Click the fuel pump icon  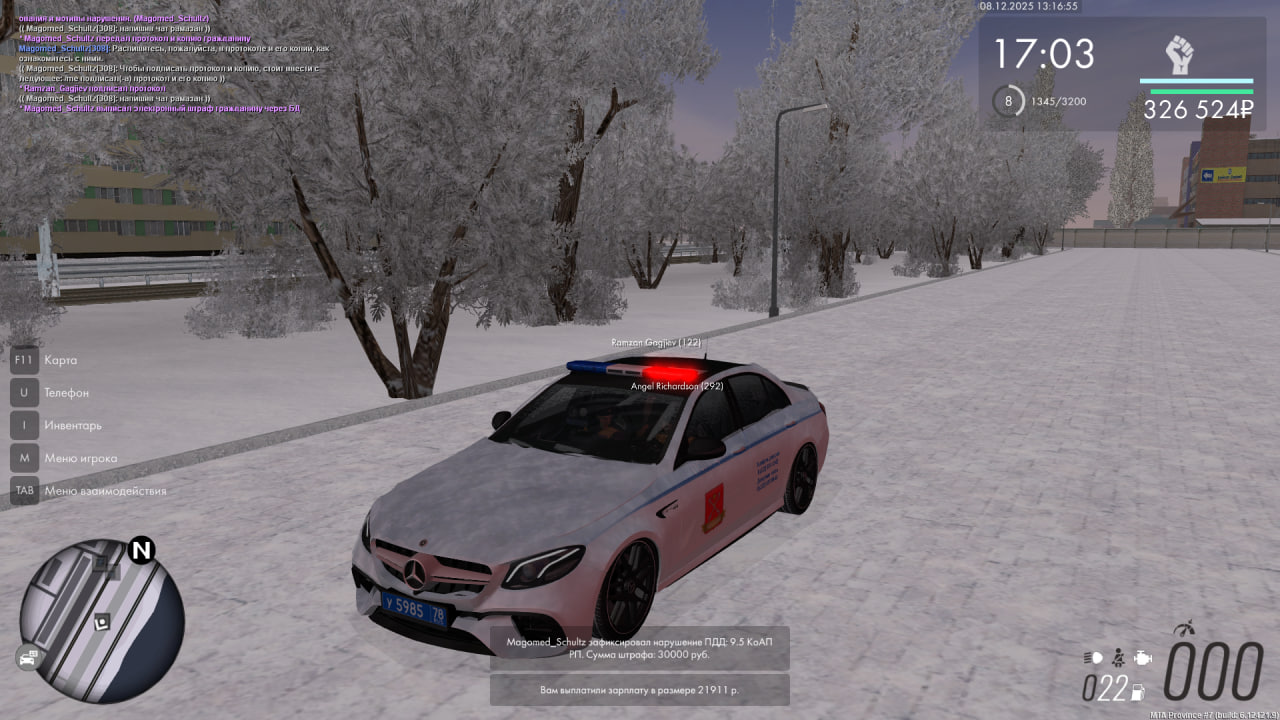click(1137, 689)
